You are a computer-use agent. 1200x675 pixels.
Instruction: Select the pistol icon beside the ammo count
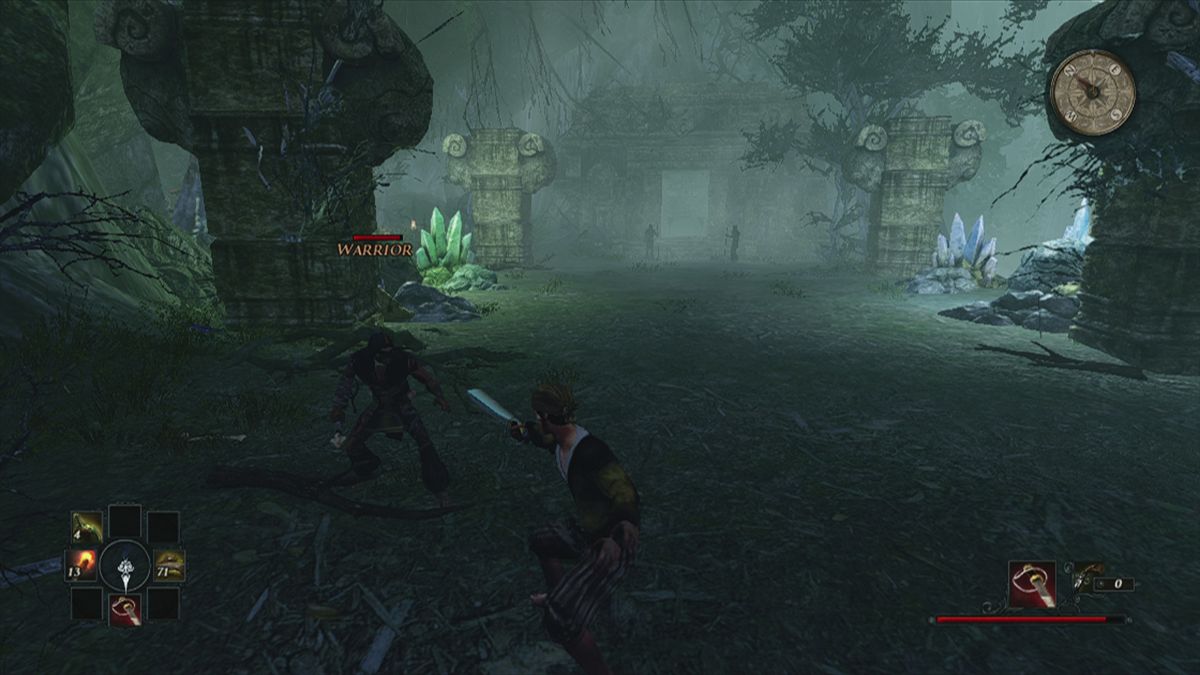[x=1086, y=578]
